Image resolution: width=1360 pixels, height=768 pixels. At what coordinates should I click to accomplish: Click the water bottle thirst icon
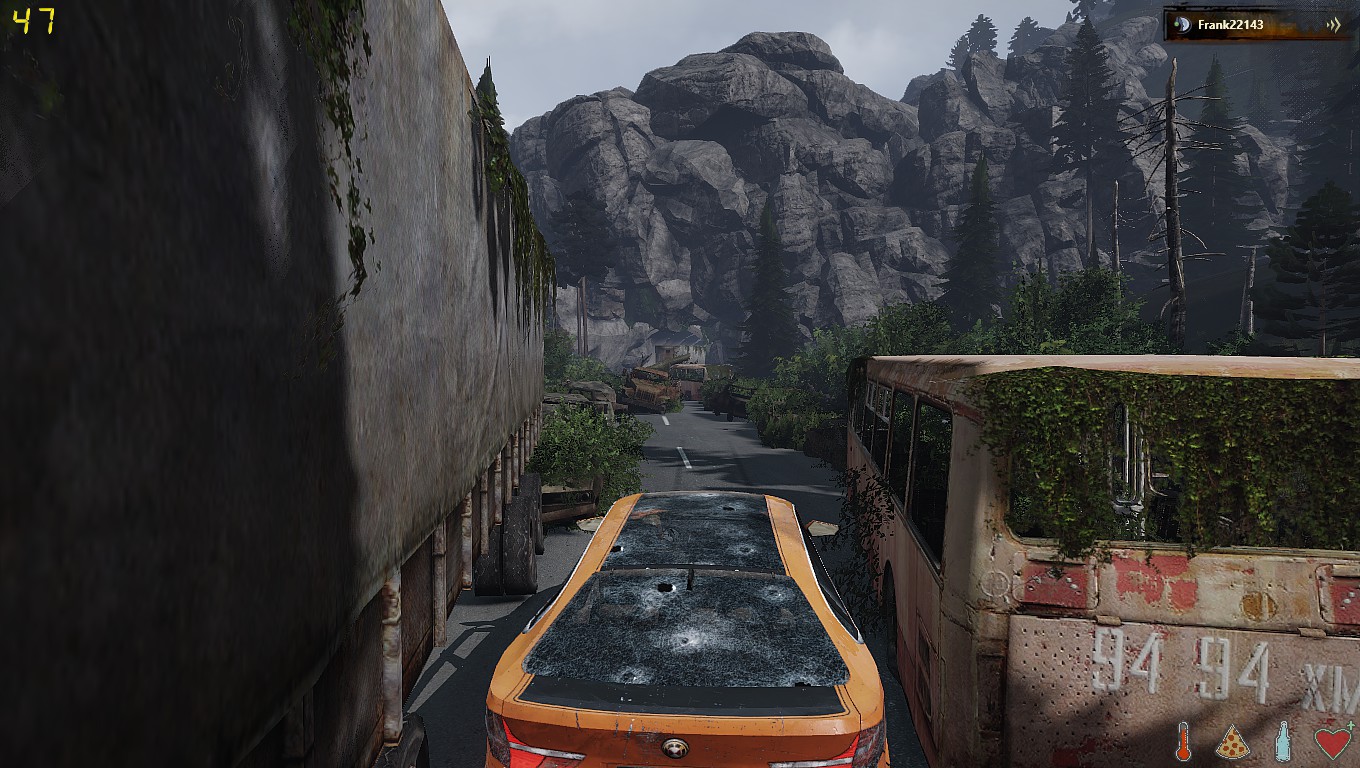click(1283, 741)
